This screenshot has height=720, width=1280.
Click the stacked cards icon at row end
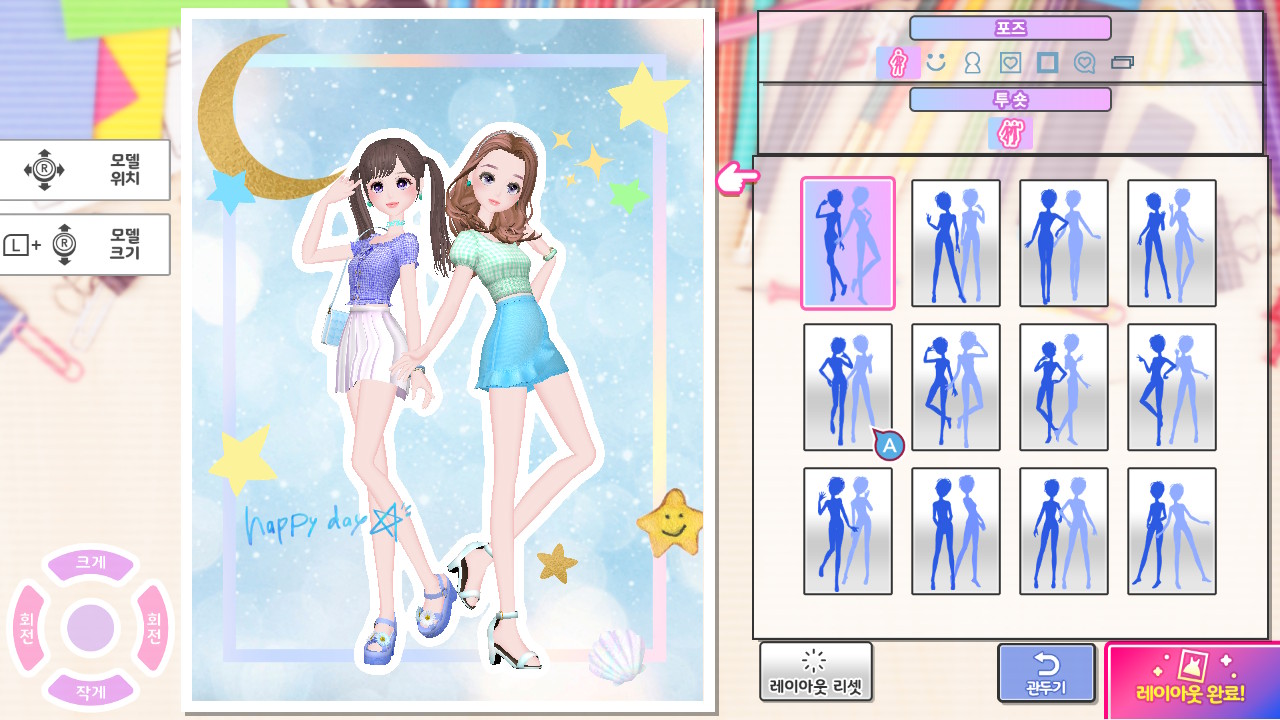[1124, 61]
